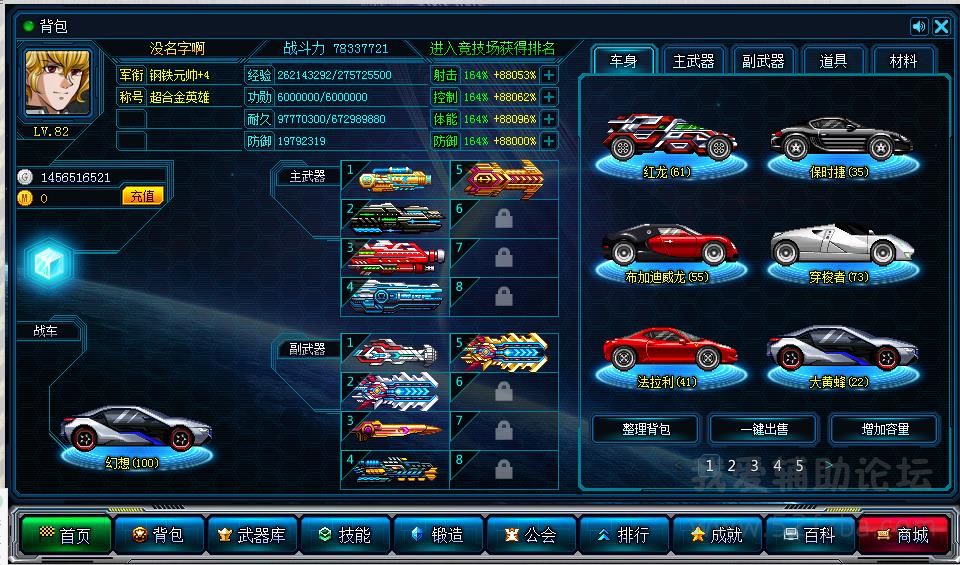The image size is (960, 565).
Task: Open the 技能 menu
Action: pos(345,535)
